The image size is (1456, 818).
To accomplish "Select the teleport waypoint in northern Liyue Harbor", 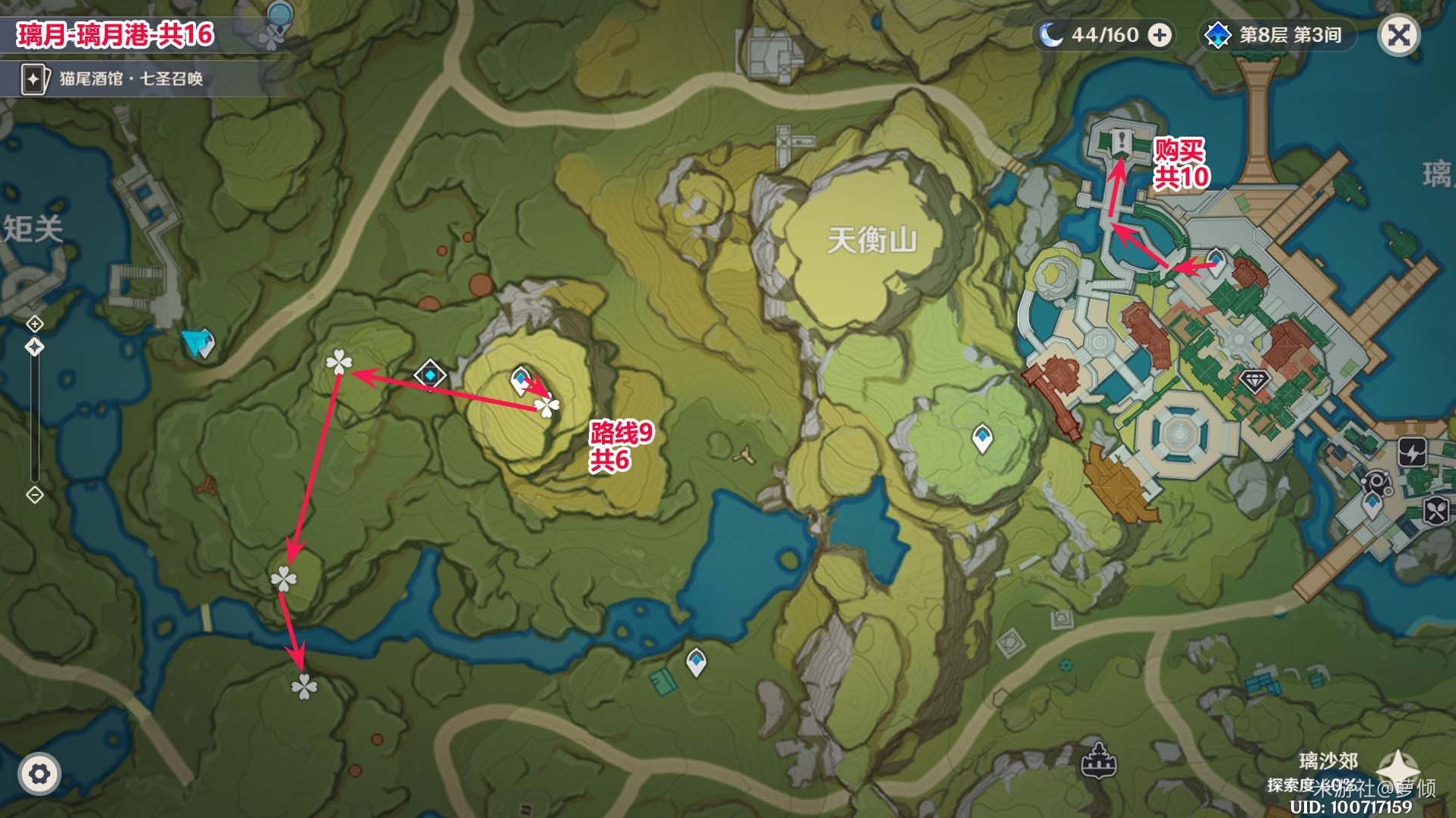I will click(1215, 261).
